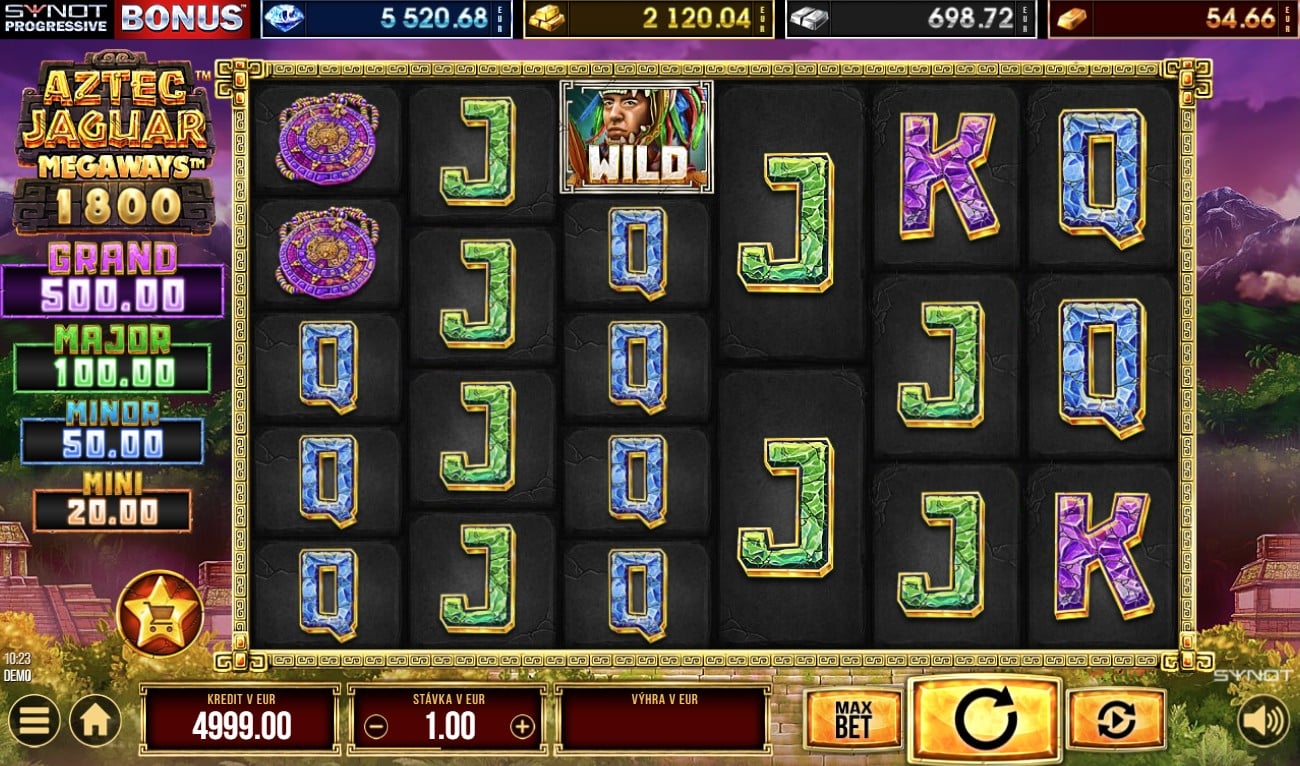Open the Synot Progressive Bonus panel
The image size is (1300, 766).
click(124, 18)
